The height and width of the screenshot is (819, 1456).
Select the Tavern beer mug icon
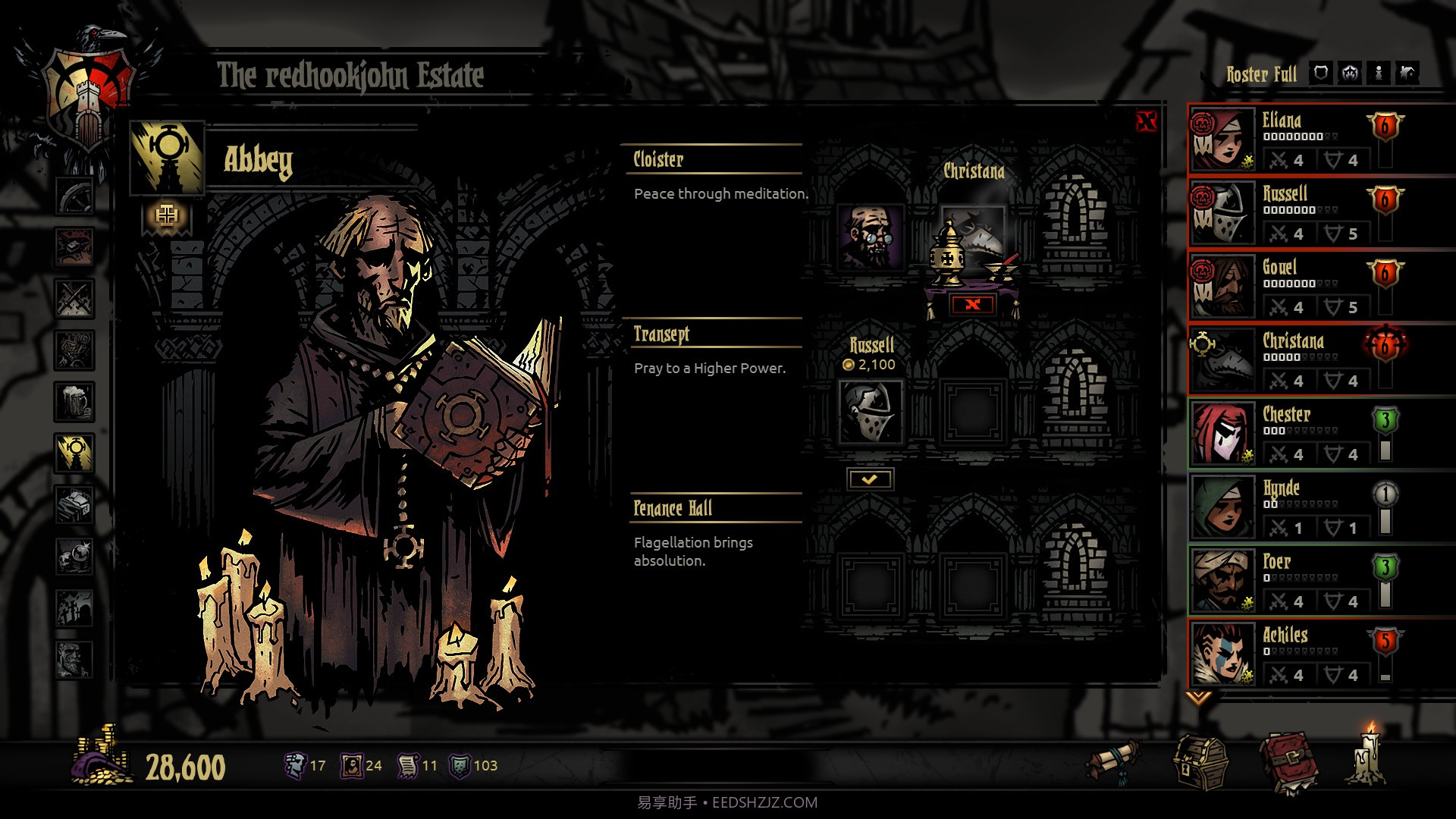click(74, 400)
